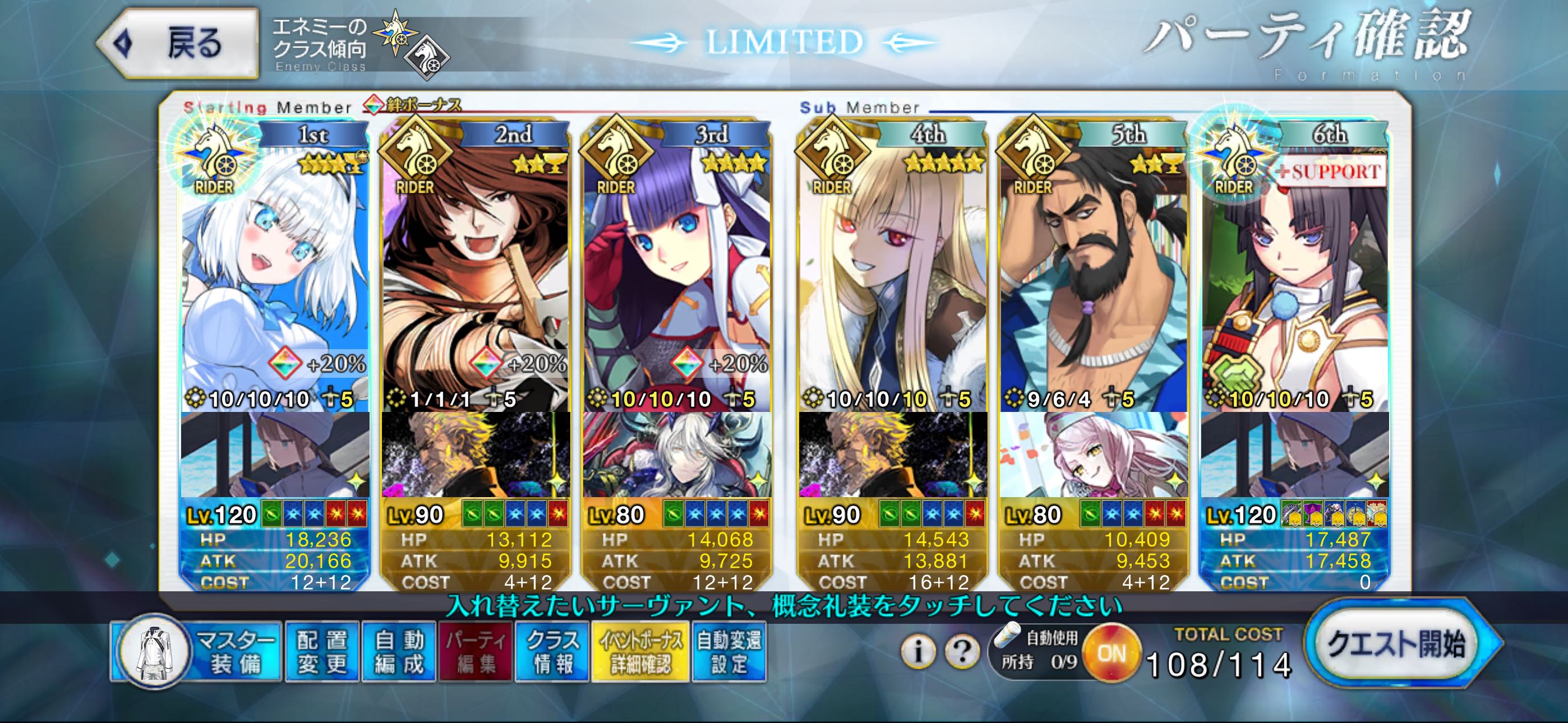Open パーティ編集 party edit
The image size is (1568, 723).
[476, 651]
